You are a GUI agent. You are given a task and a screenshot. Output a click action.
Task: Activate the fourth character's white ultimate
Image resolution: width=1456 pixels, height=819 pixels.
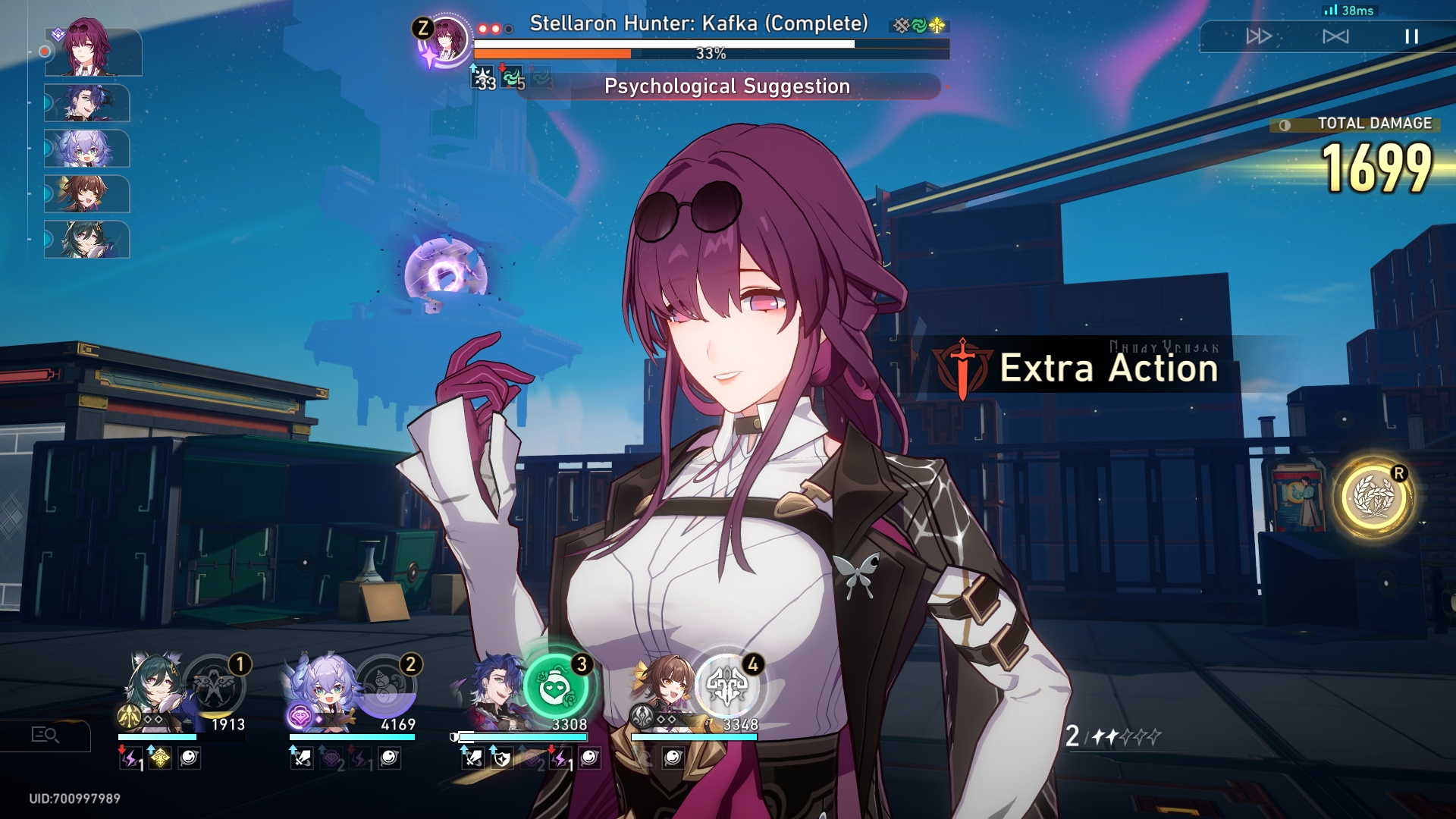click(728, 686)
